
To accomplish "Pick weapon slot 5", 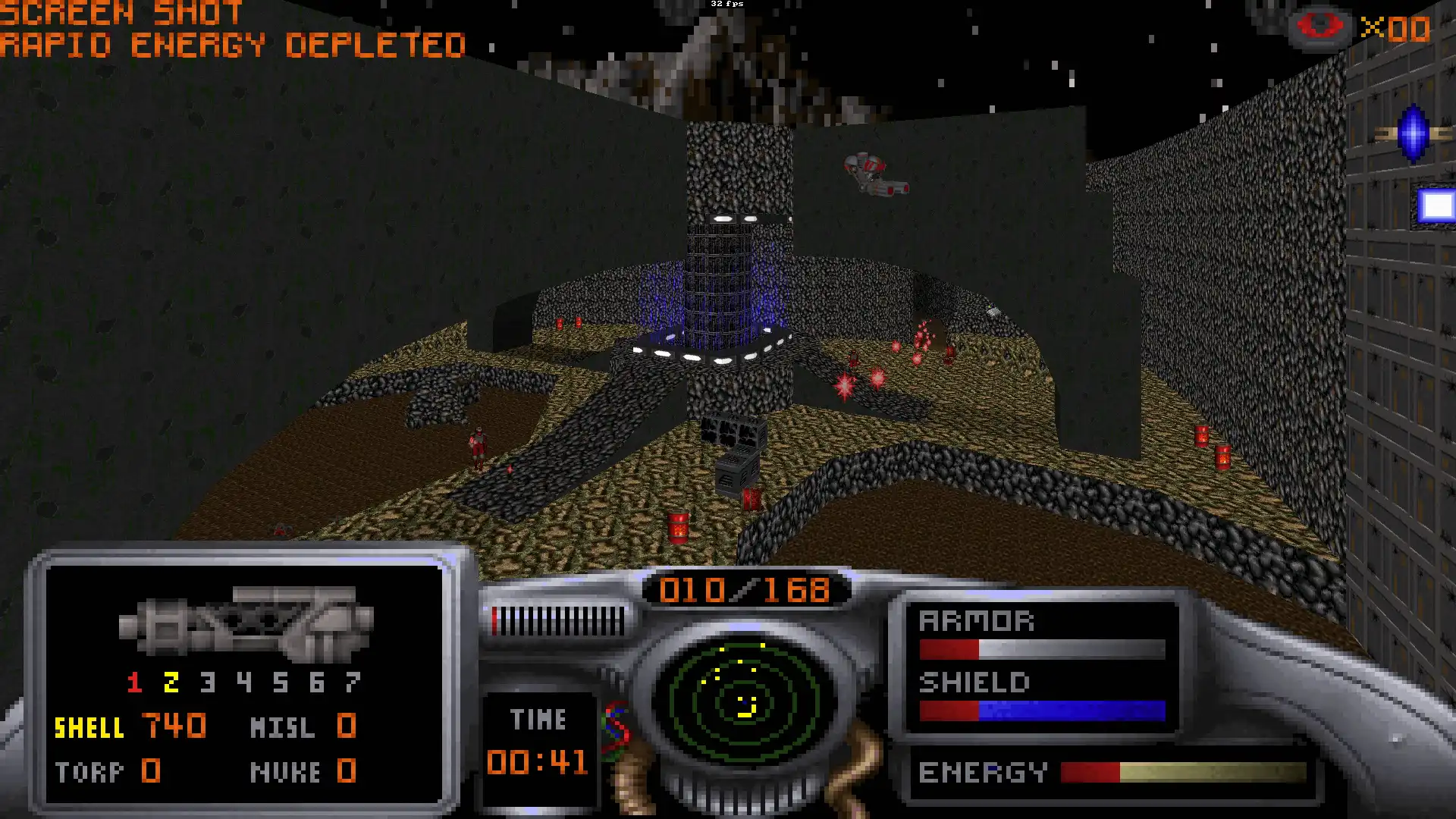I will coord(281,682).
